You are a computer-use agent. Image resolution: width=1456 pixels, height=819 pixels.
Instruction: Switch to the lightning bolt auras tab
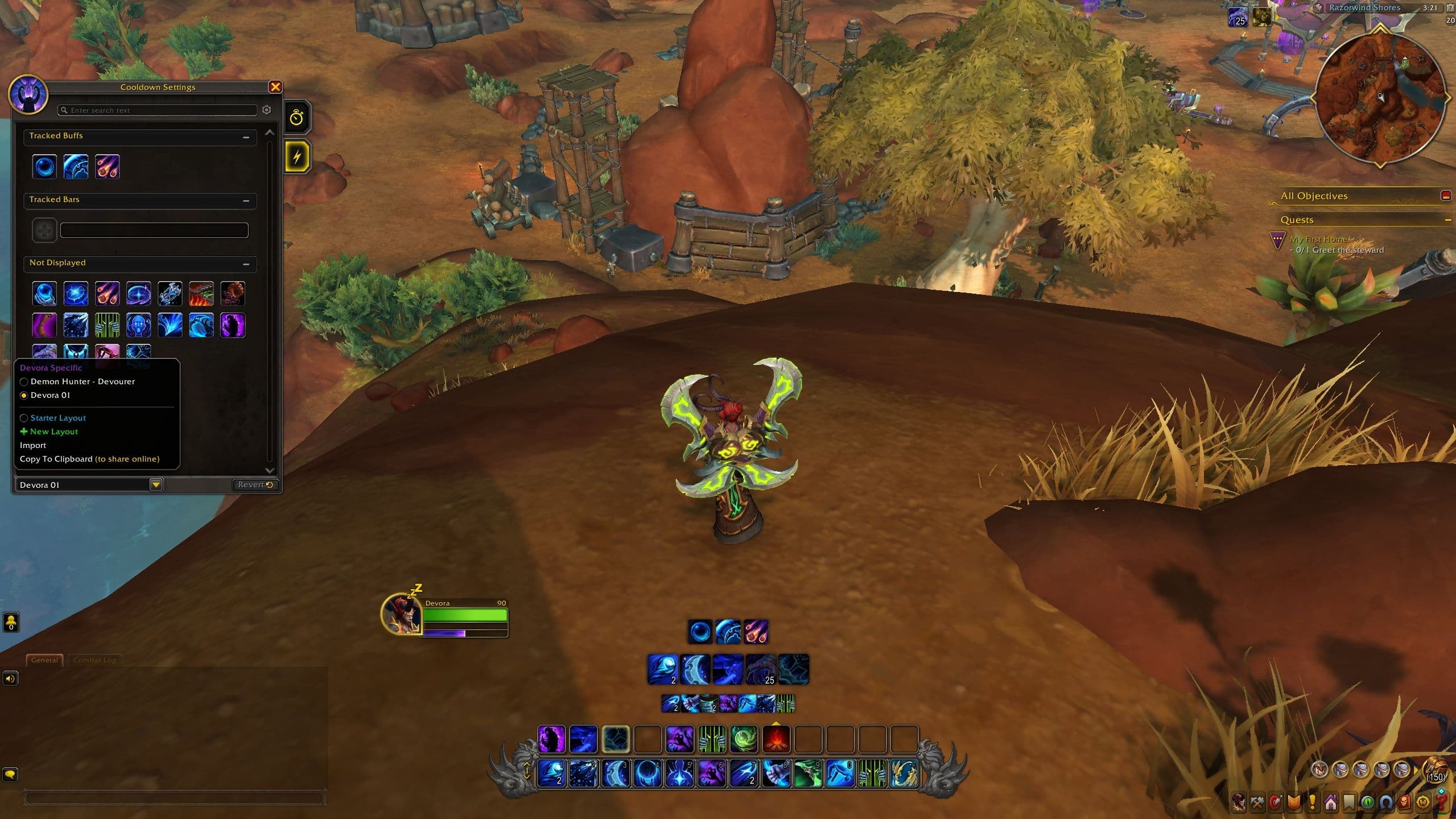(x=297, y=156)
